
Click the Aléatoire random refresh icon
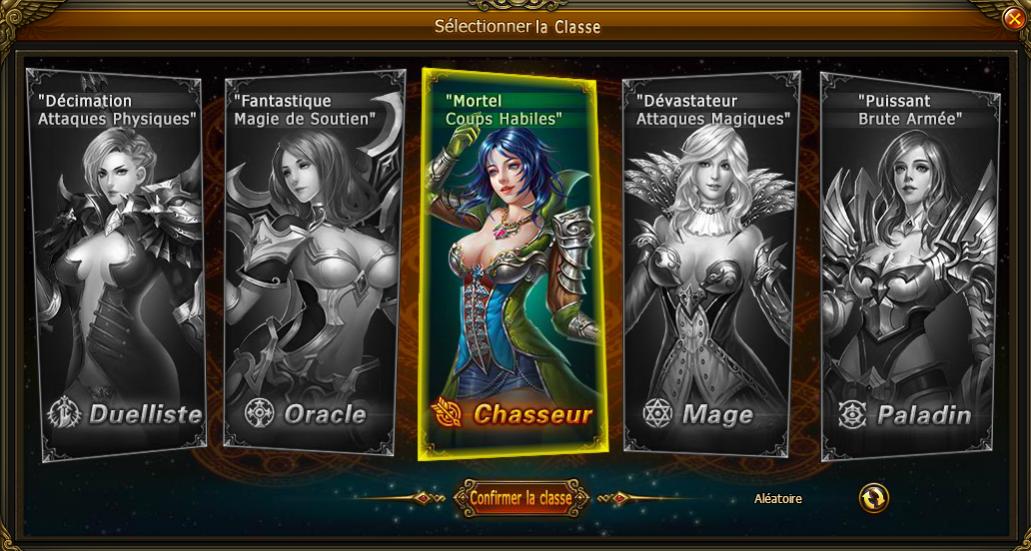873,498
